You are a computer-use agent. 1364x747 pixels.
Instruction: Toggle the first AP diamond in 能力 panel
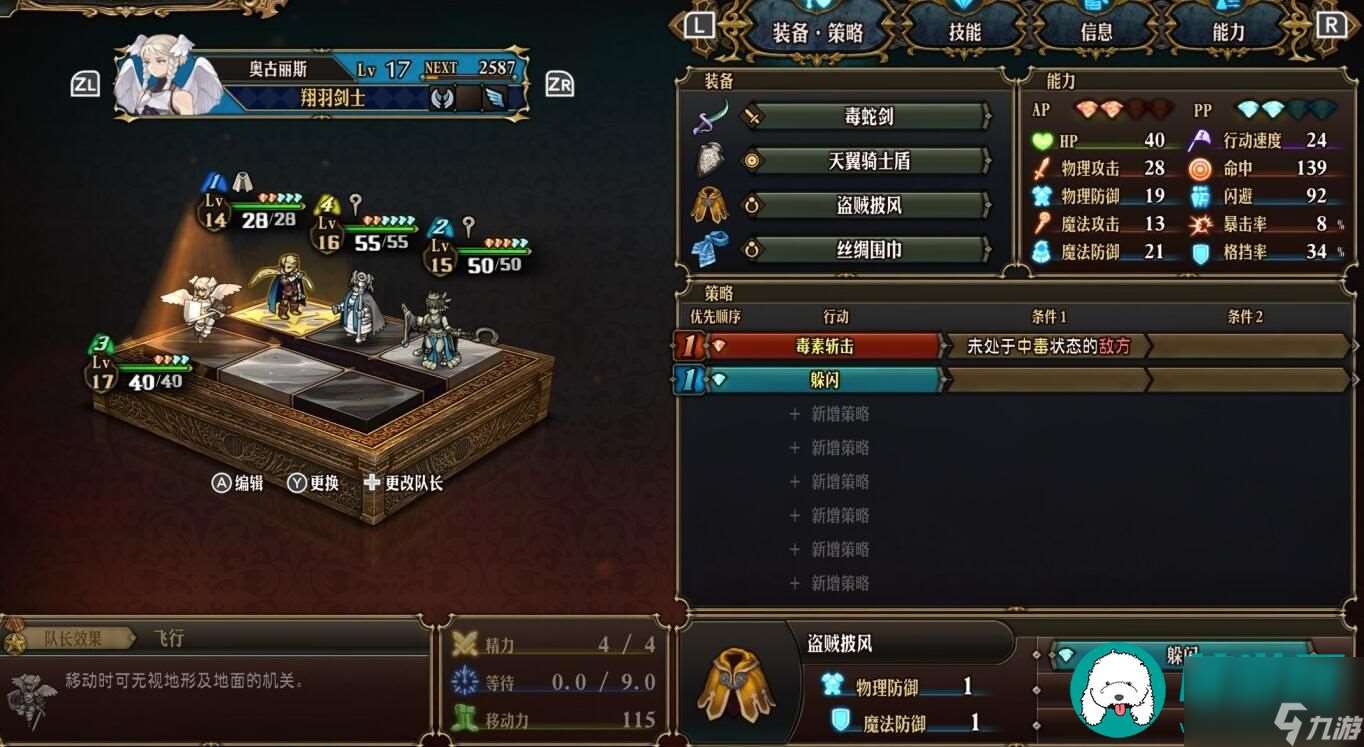click(x=1085, y=107)
